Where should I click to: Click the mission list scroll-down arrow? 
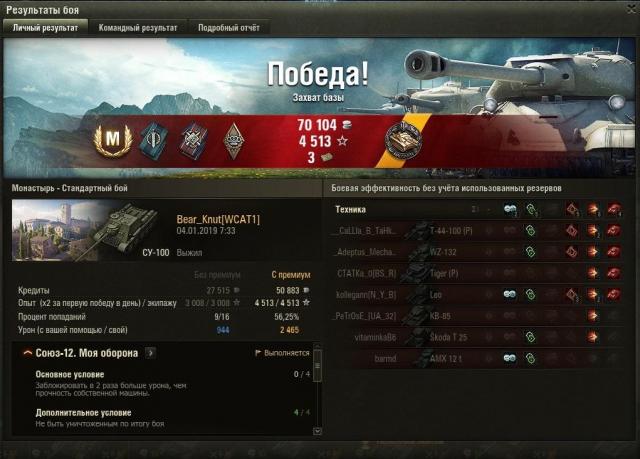pos(317,431)
